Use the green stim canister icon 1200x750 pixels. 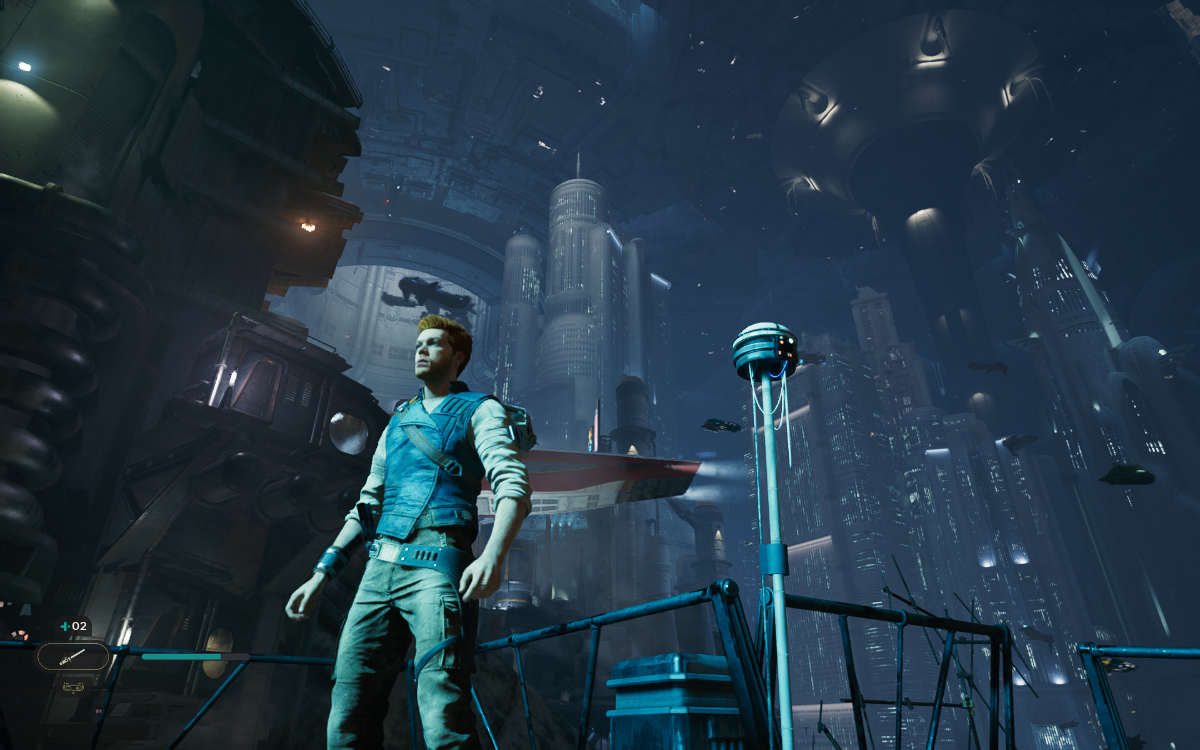coord(66,627)
